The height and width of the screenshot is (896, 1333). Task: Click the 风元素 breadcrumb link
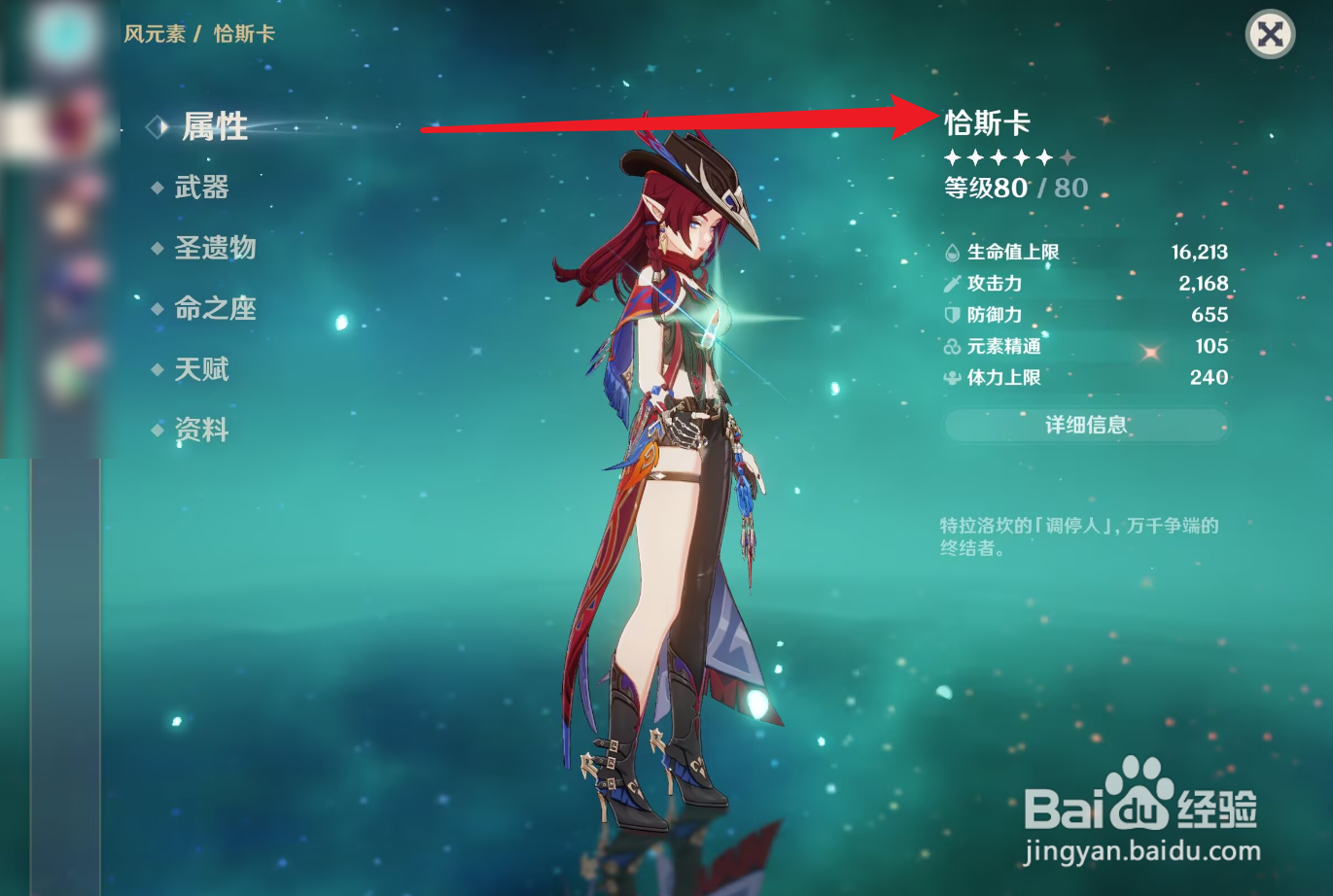[x=155, y=33]
